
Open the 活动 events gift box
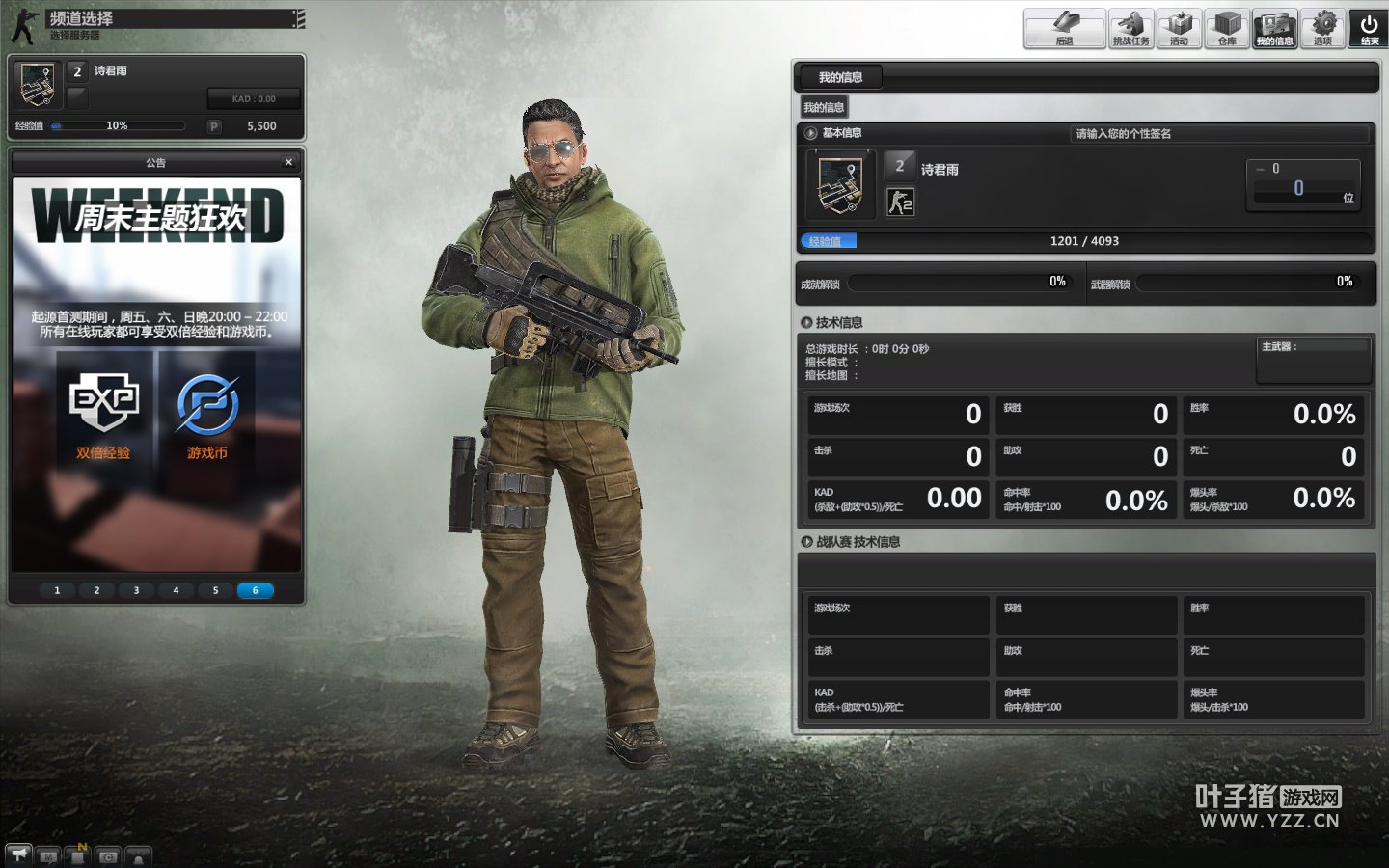click(1179, 28)
